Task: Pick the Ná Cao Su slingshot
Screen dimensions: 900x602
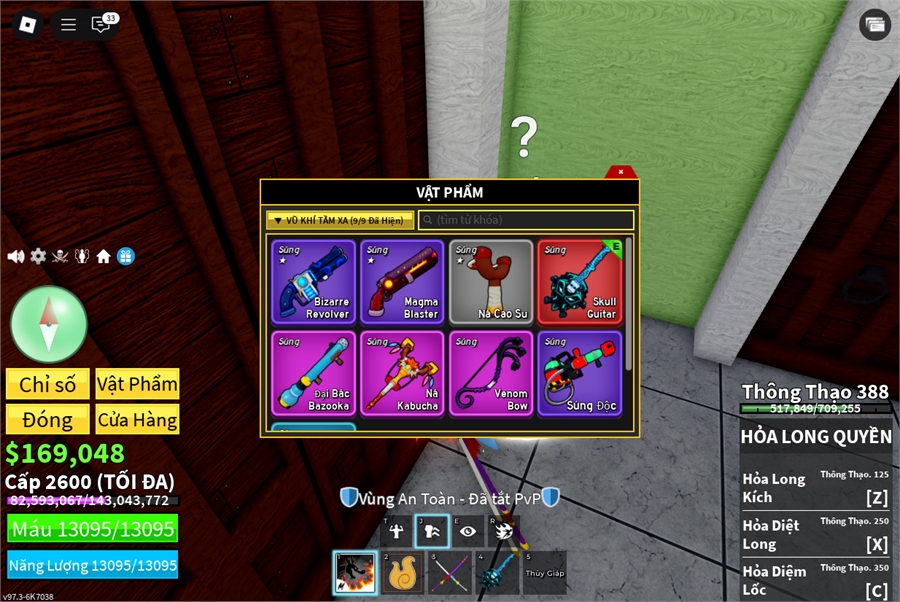Action: click(x=491, y=282)
